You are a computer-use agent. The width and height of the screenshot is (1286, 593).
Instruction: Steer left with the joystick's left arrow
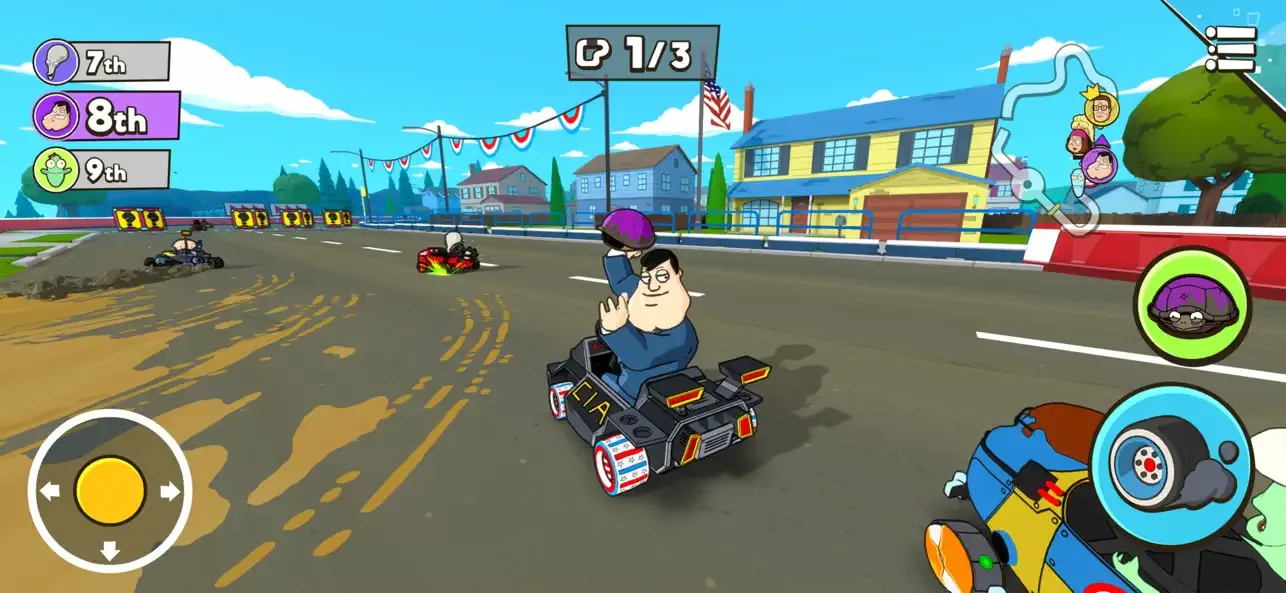(51, 491)
